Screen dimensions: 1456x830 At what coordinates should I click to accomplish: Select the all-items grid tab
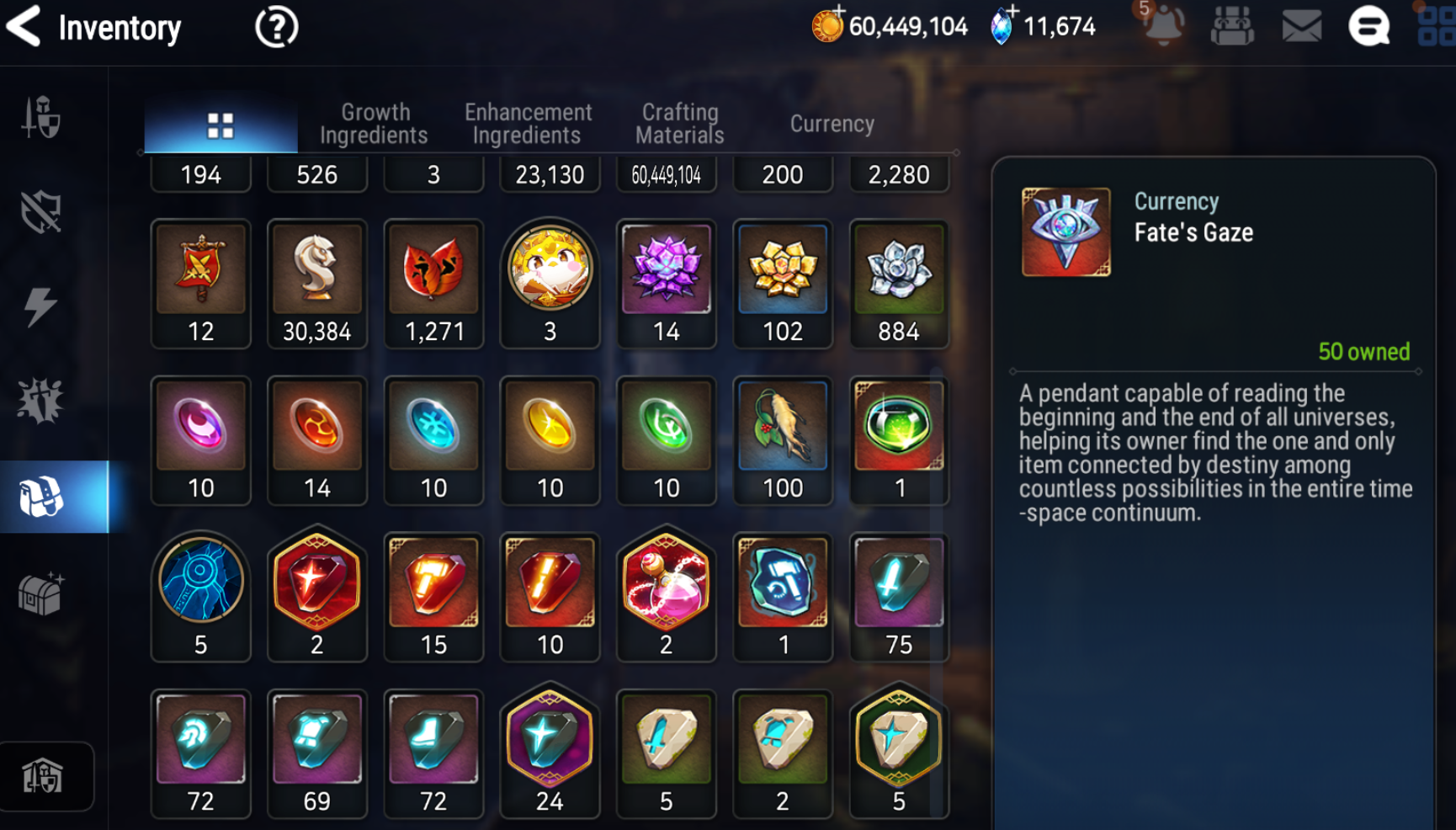coord(221,125)
